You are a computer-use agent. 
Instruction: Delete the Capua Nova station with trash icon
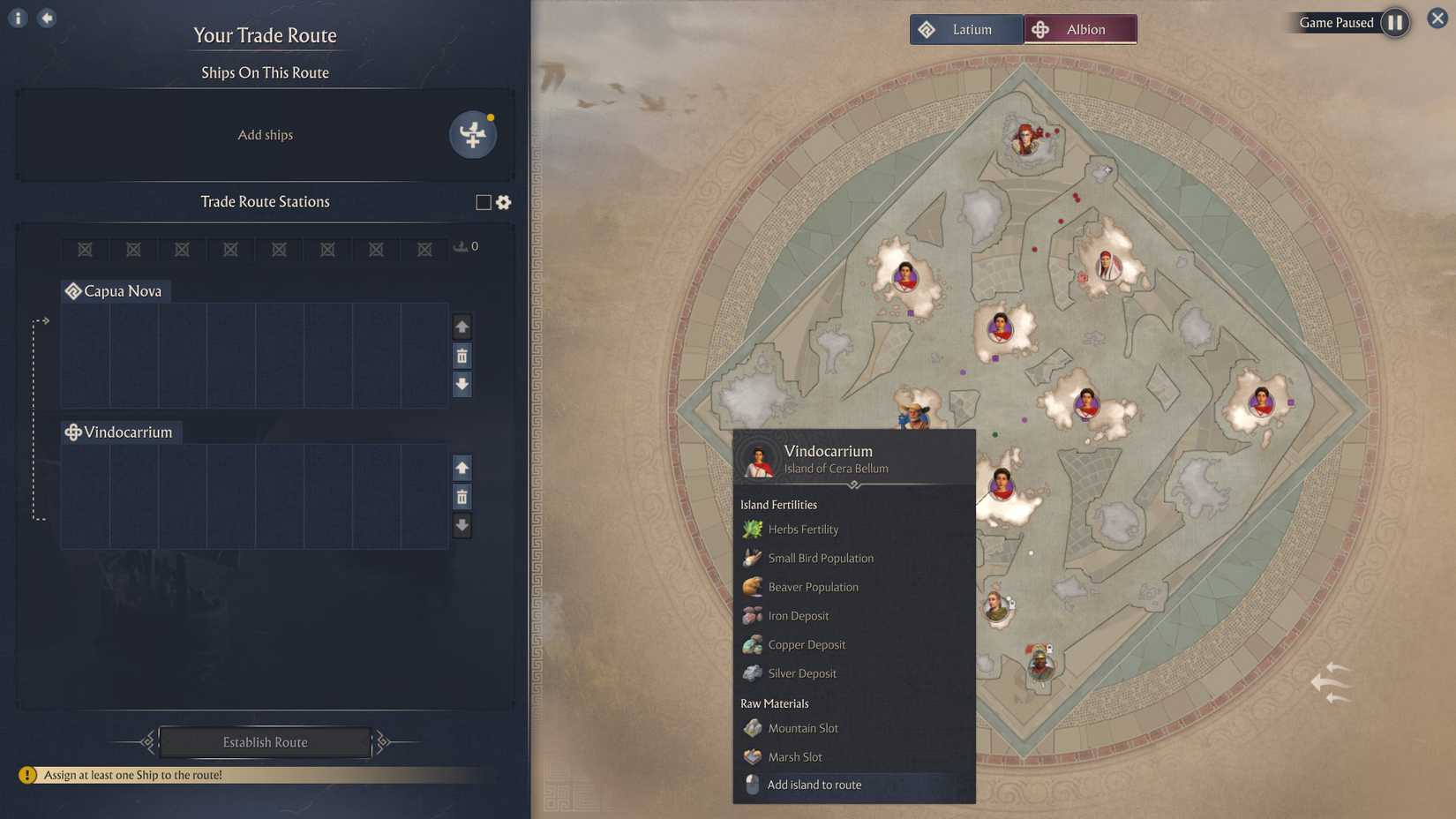[462, 356]
